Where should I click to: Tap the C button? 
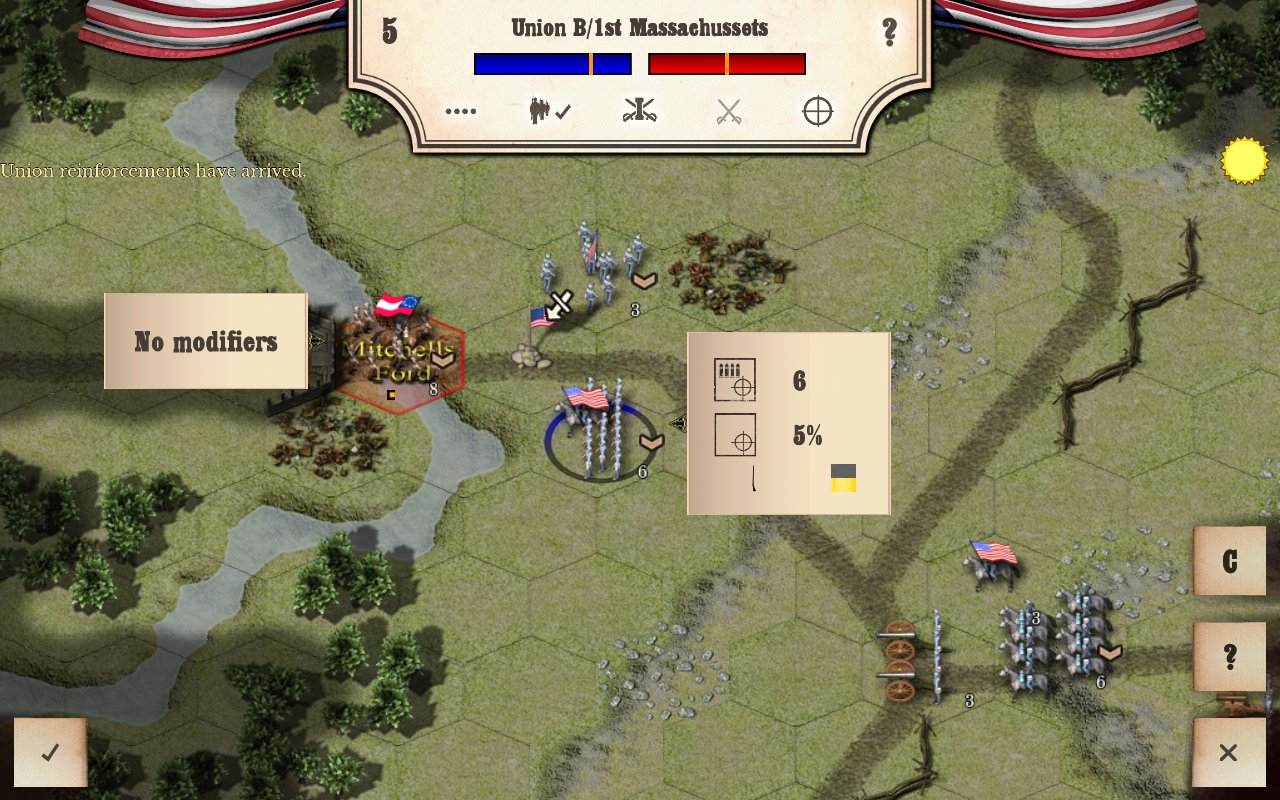tap(1229, 561)
